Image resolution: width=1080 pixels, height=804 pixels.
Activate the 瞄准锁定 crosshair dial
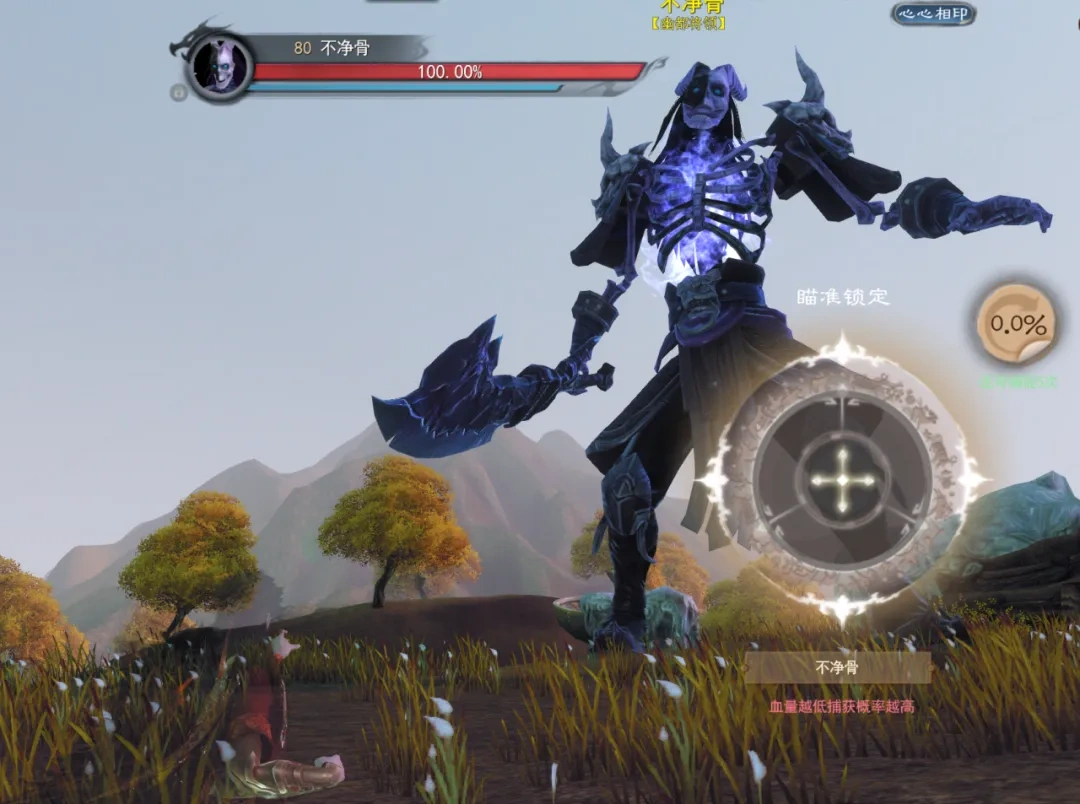click(842, 480)
